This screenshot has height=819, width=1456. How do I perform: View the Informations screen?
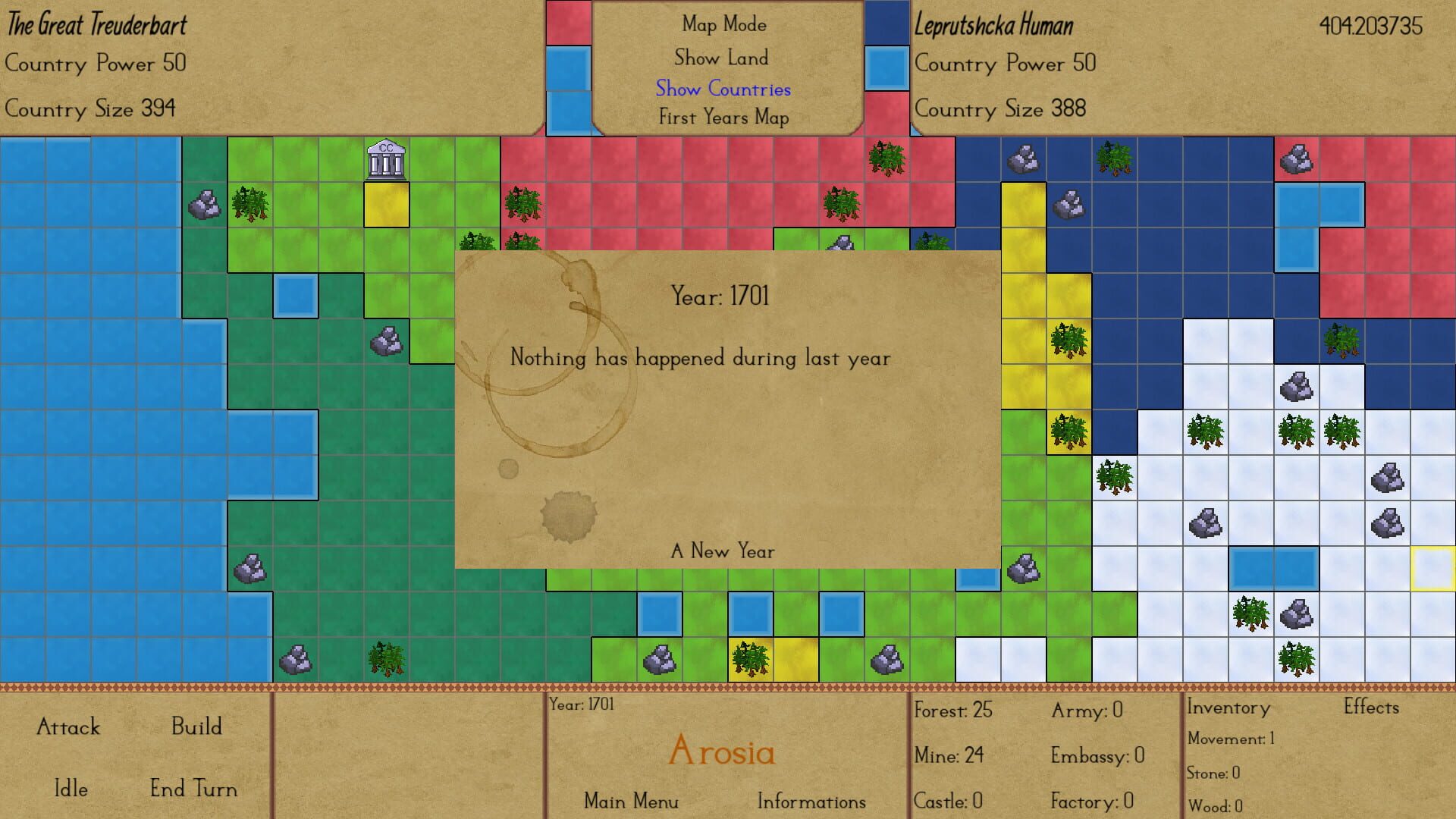(x=811, y=802)
